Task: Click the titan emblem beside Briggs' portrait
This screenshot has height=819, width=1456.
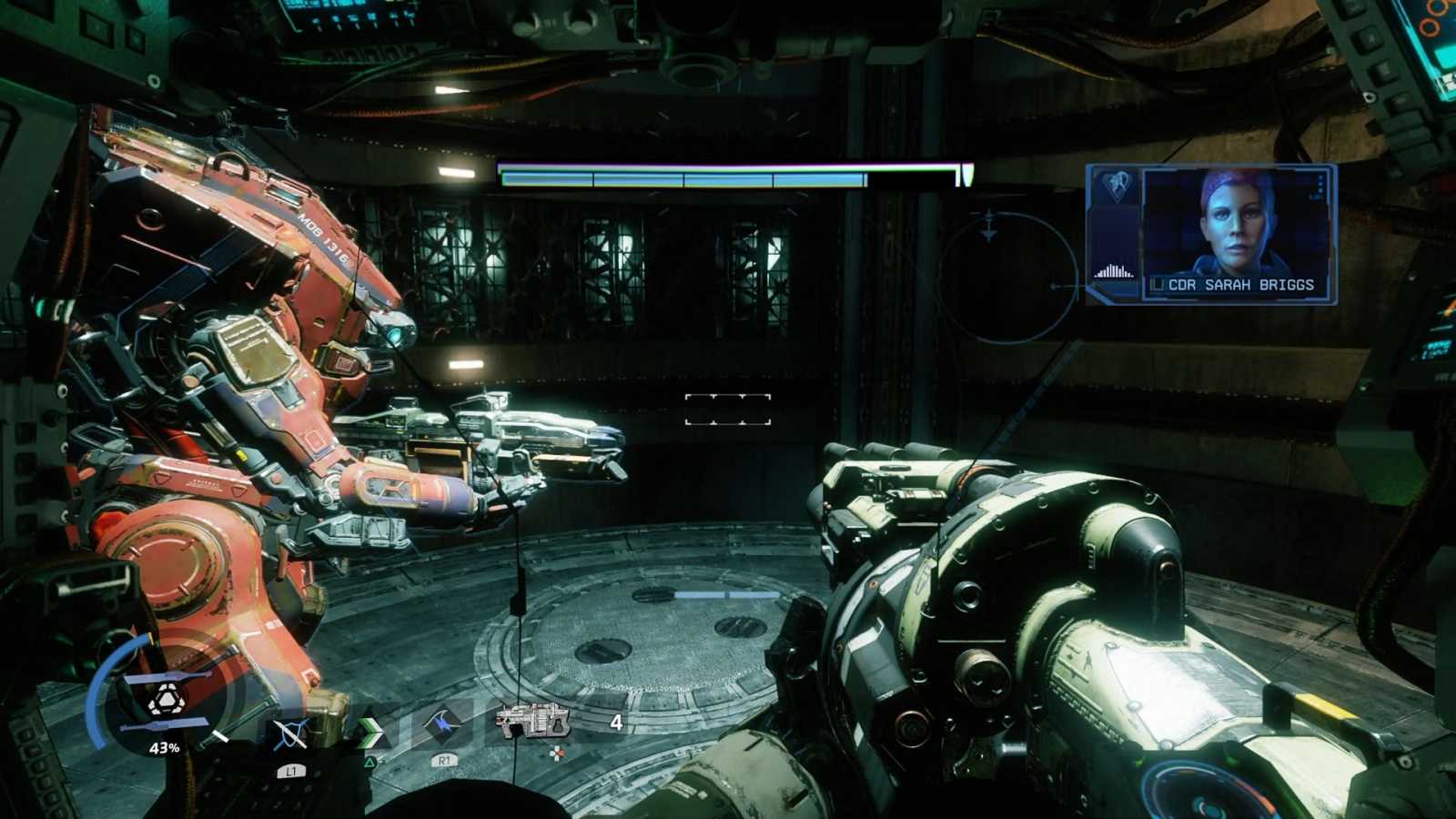Action: 1116,187
